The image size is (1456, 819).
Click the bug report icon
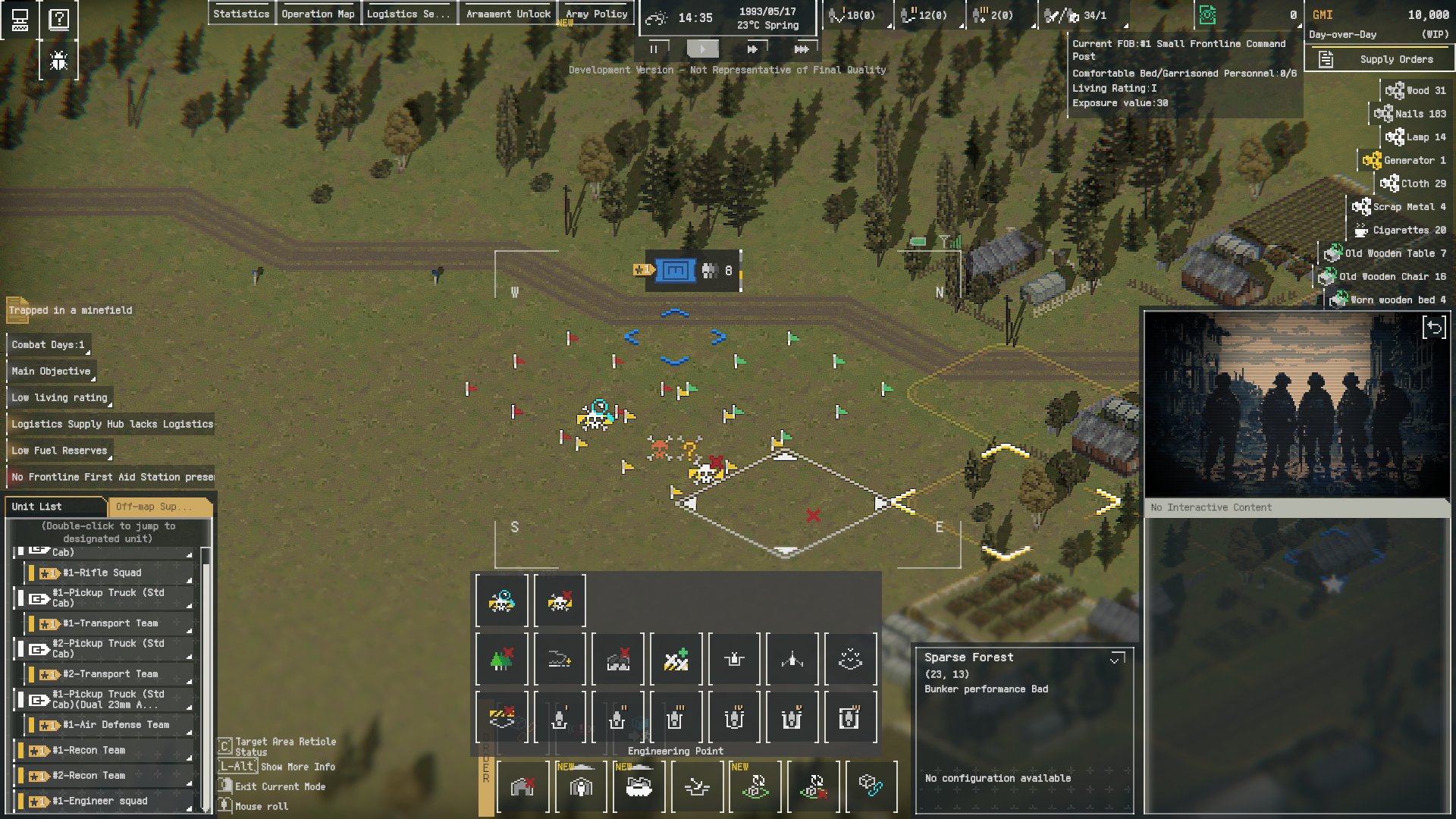(x=58, y=61)
